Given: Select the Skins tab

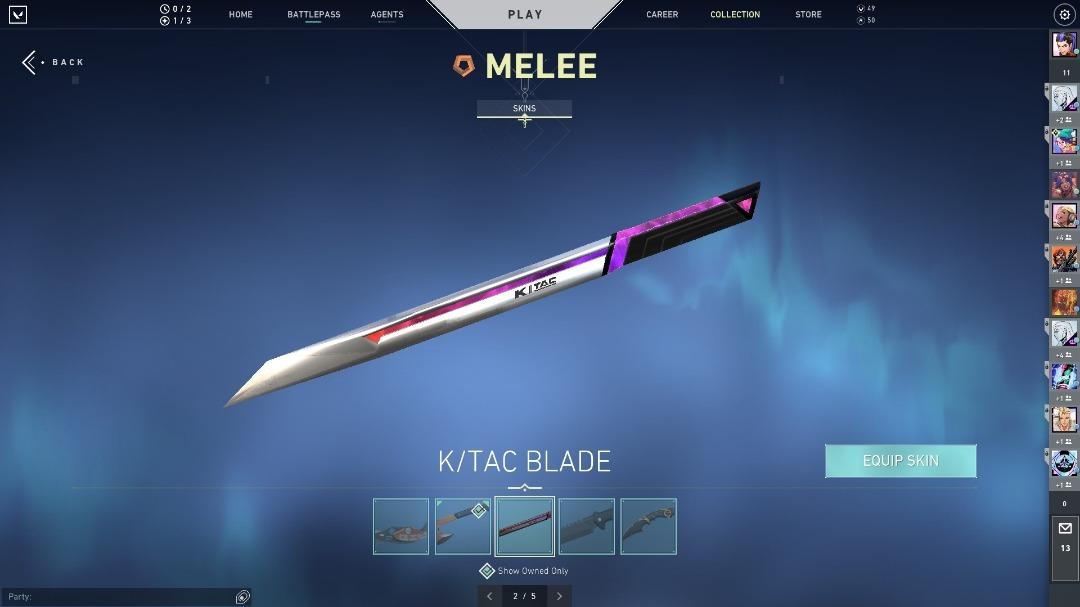Looking at the screenshot, I should point(524,108).
